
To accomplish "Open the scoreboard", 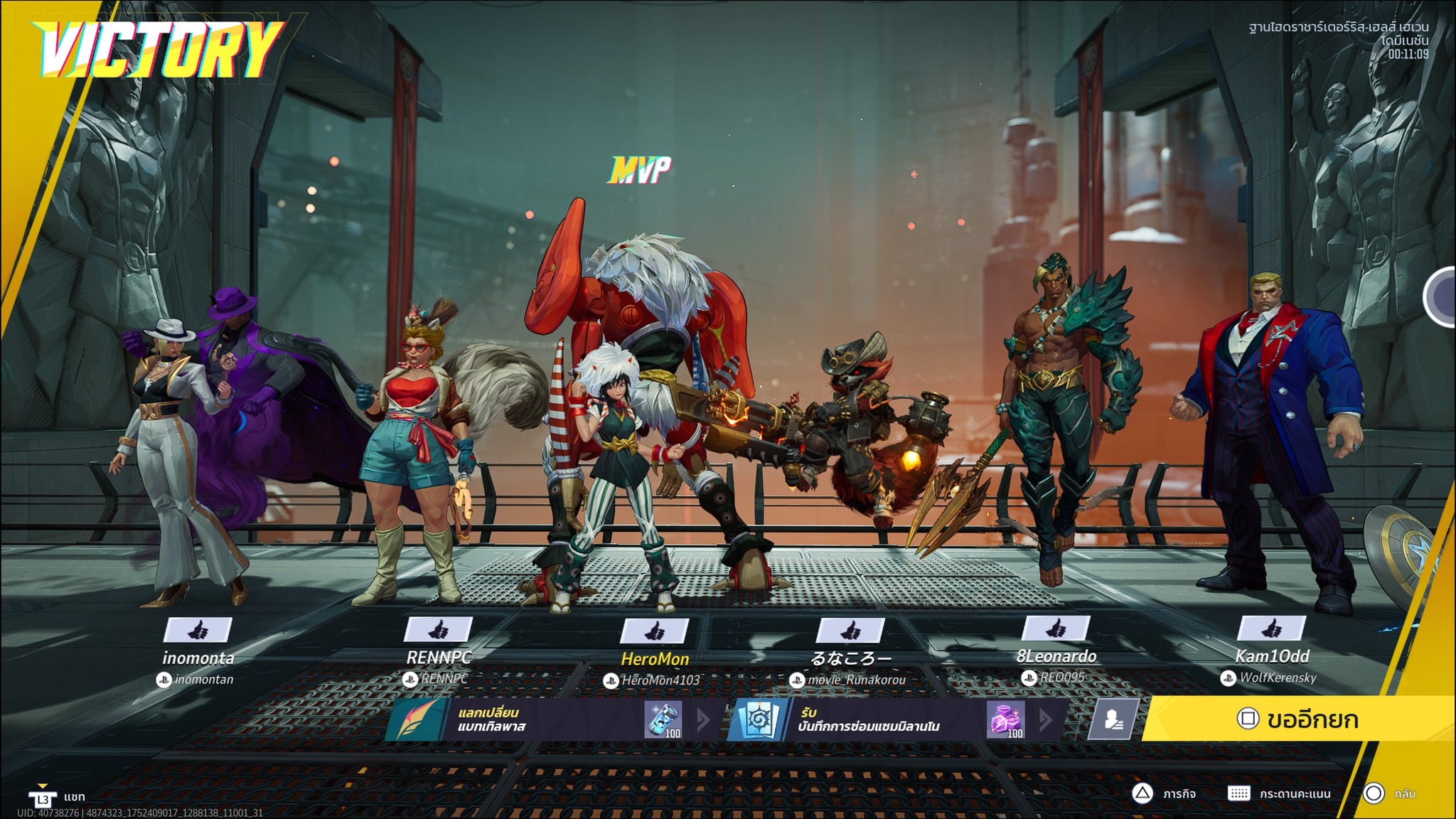I will point(1280,793).
